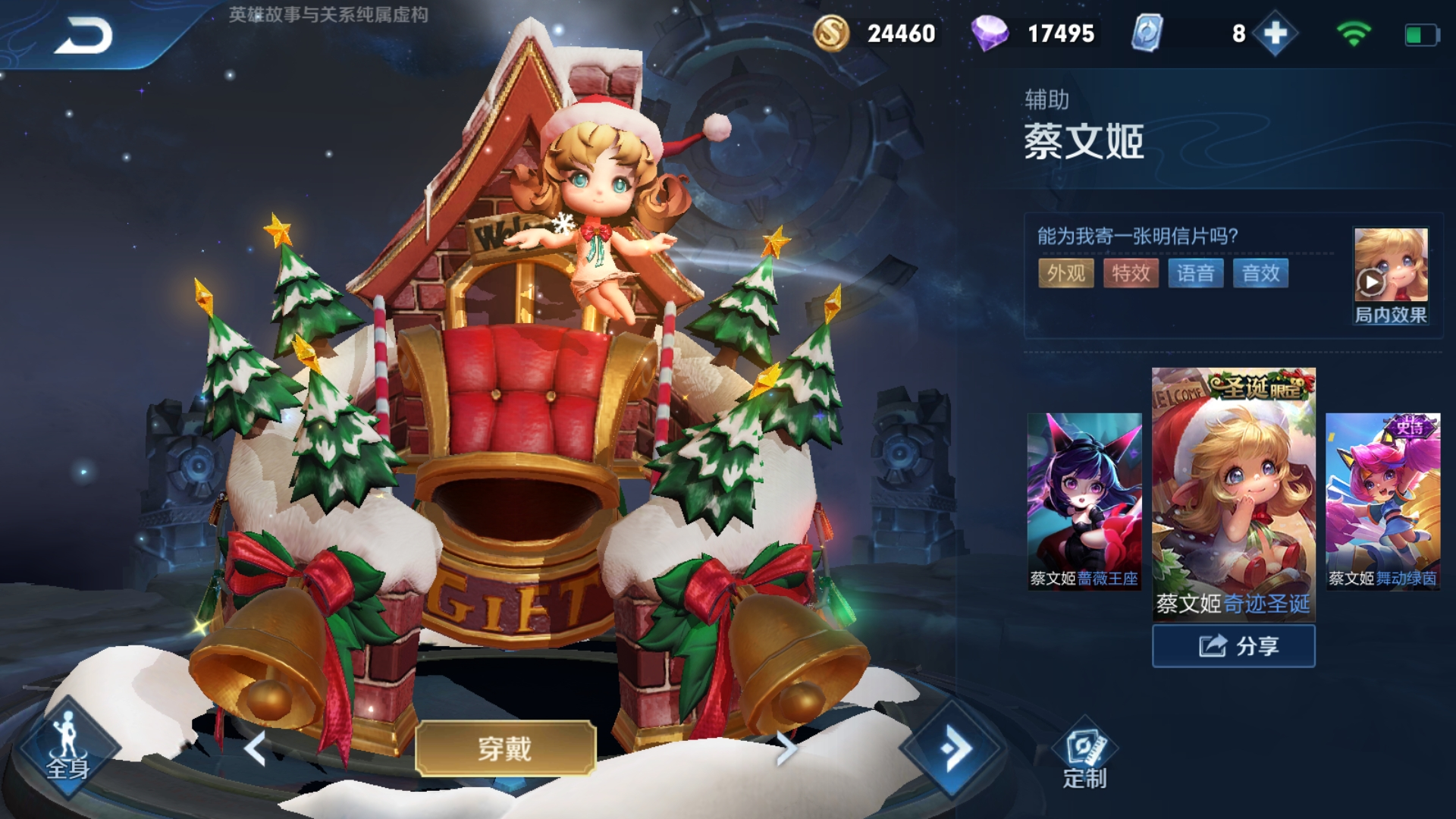Select the 外观 appearance tag
This screenshot has height=819, width=1456.
click(x=1065, y=273)
